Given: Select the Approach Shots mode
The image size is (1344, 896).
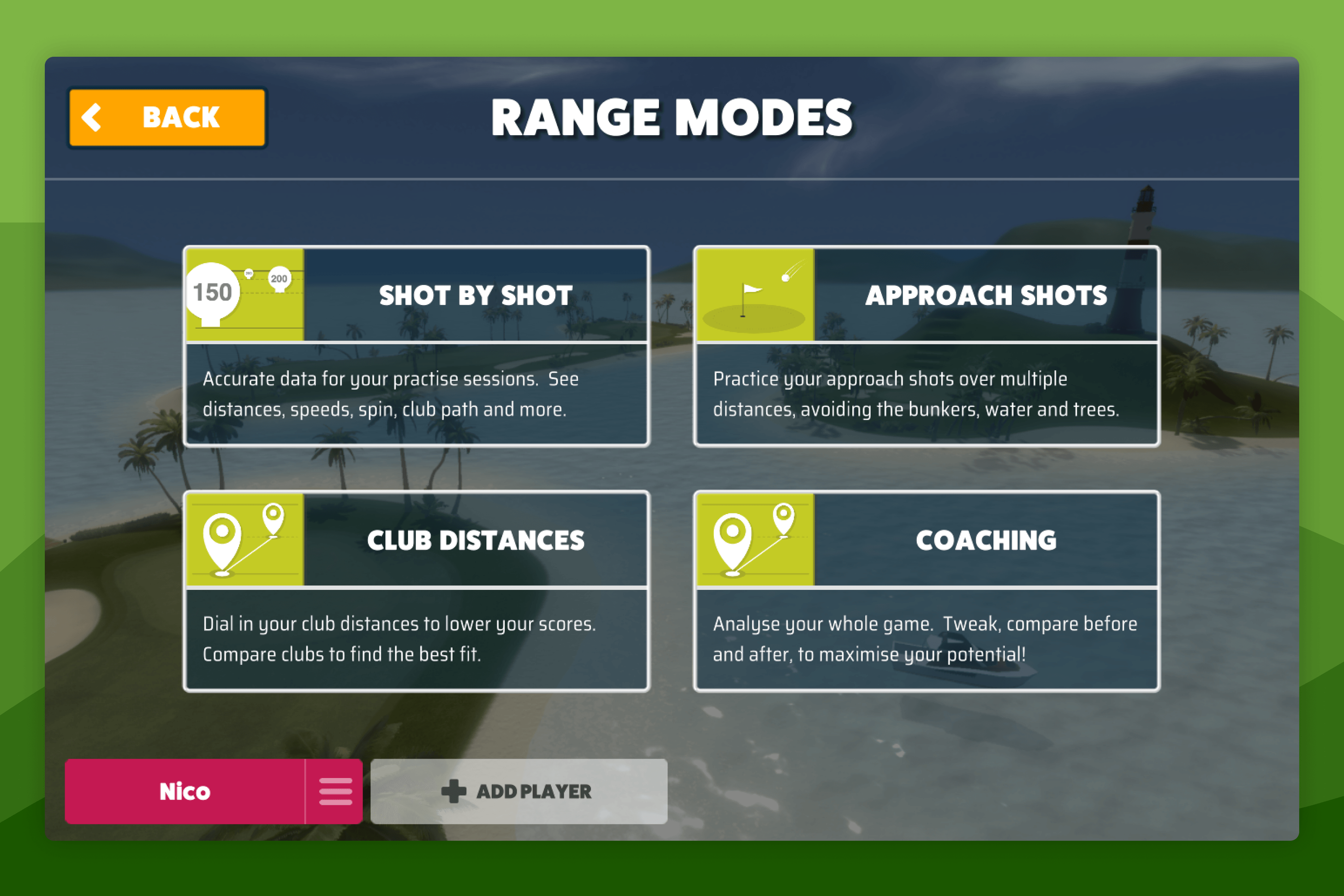Looking at the screenshot, I should [x=984, y=295].
